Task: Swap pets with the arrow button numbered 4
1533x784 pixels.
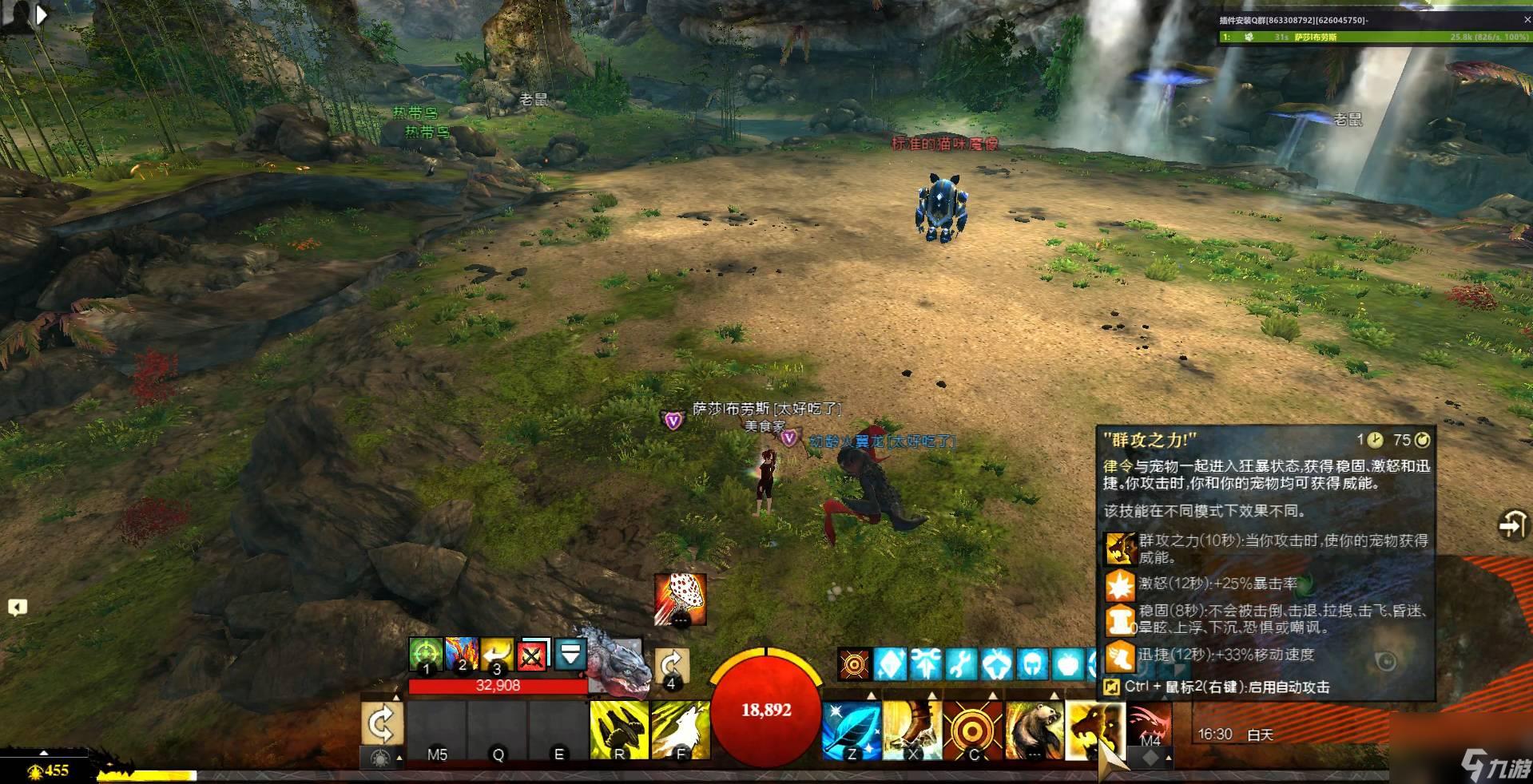Action: coord(671,665)
